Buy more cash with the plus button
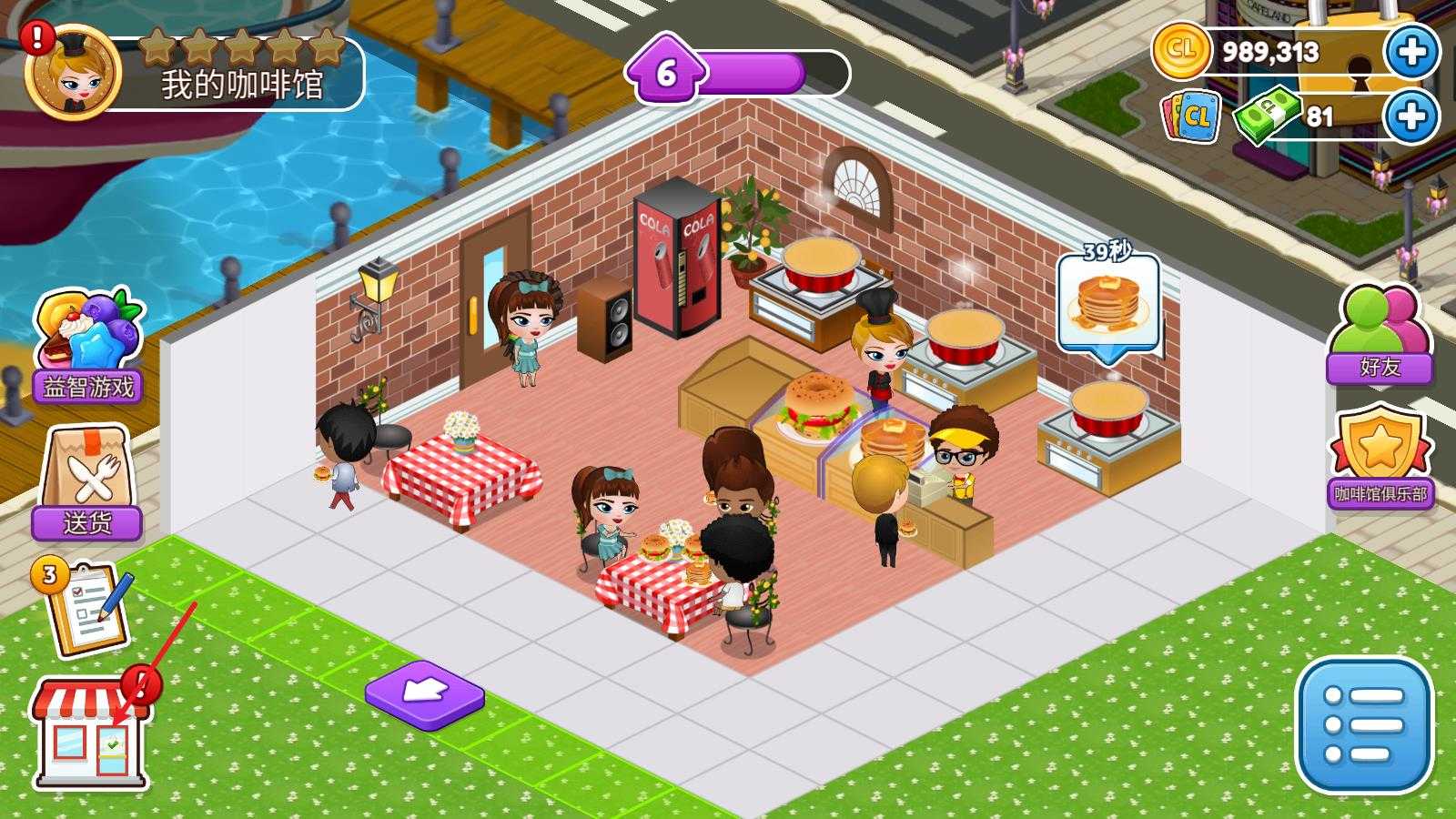 (1411, 116)
